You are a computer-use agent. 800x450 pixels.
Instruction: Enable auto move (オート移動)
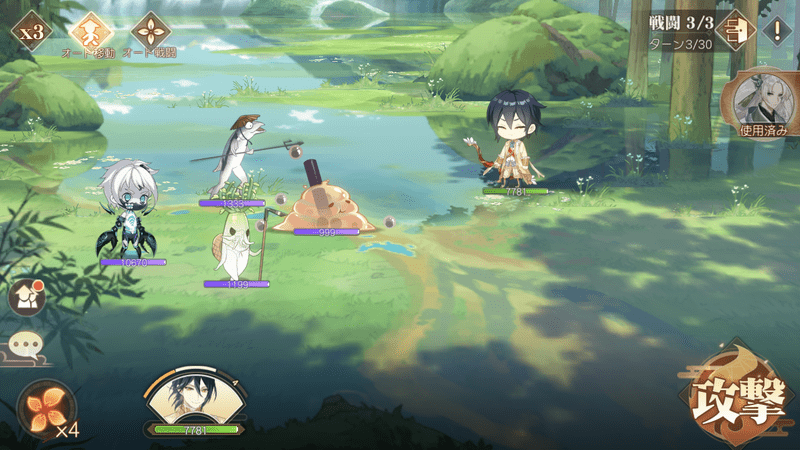click(x=91, y=31)
